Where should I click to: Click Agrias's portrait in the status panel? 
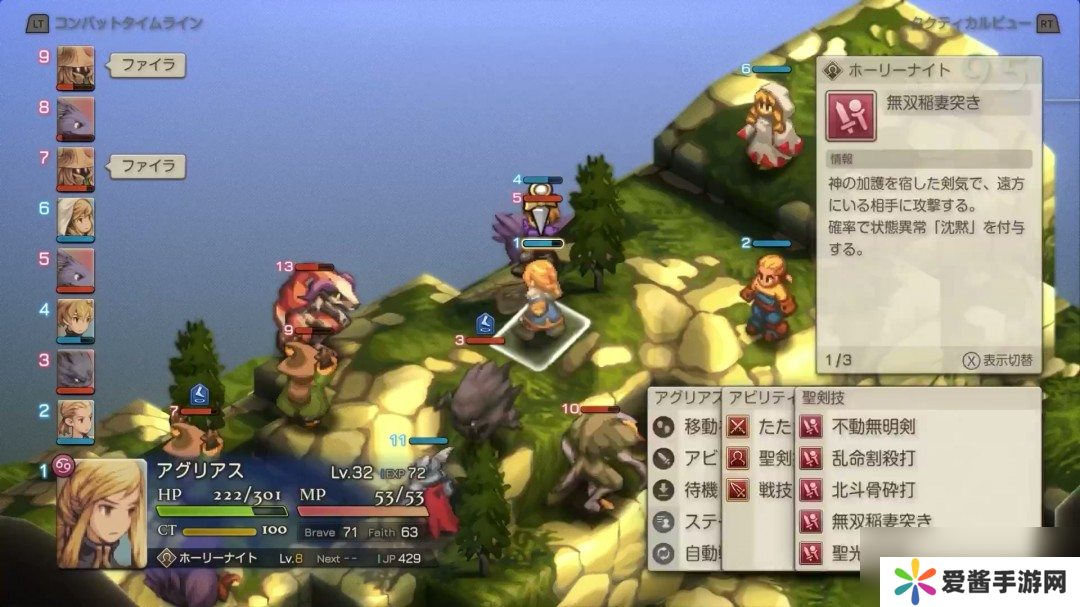point(101,514)
